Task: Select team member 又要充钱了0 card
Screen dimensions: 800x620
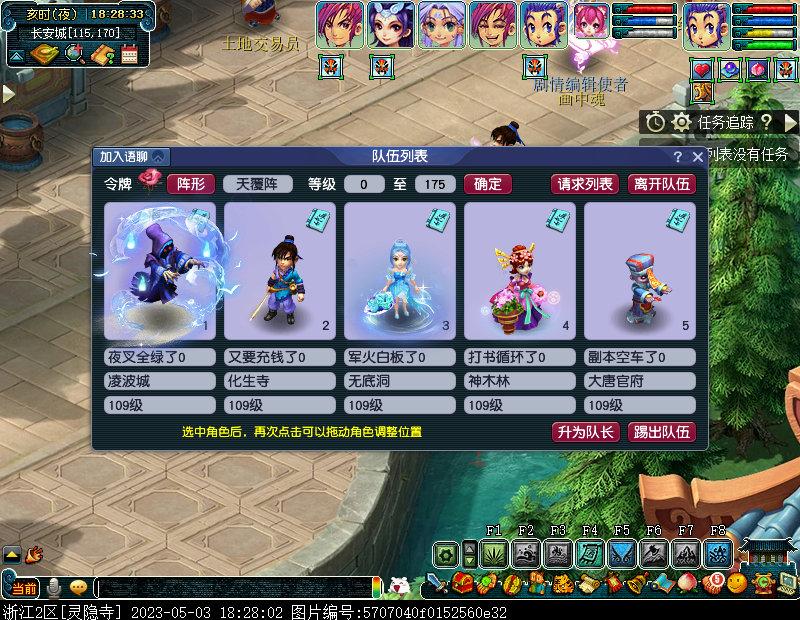Action: tap(279, 270)
